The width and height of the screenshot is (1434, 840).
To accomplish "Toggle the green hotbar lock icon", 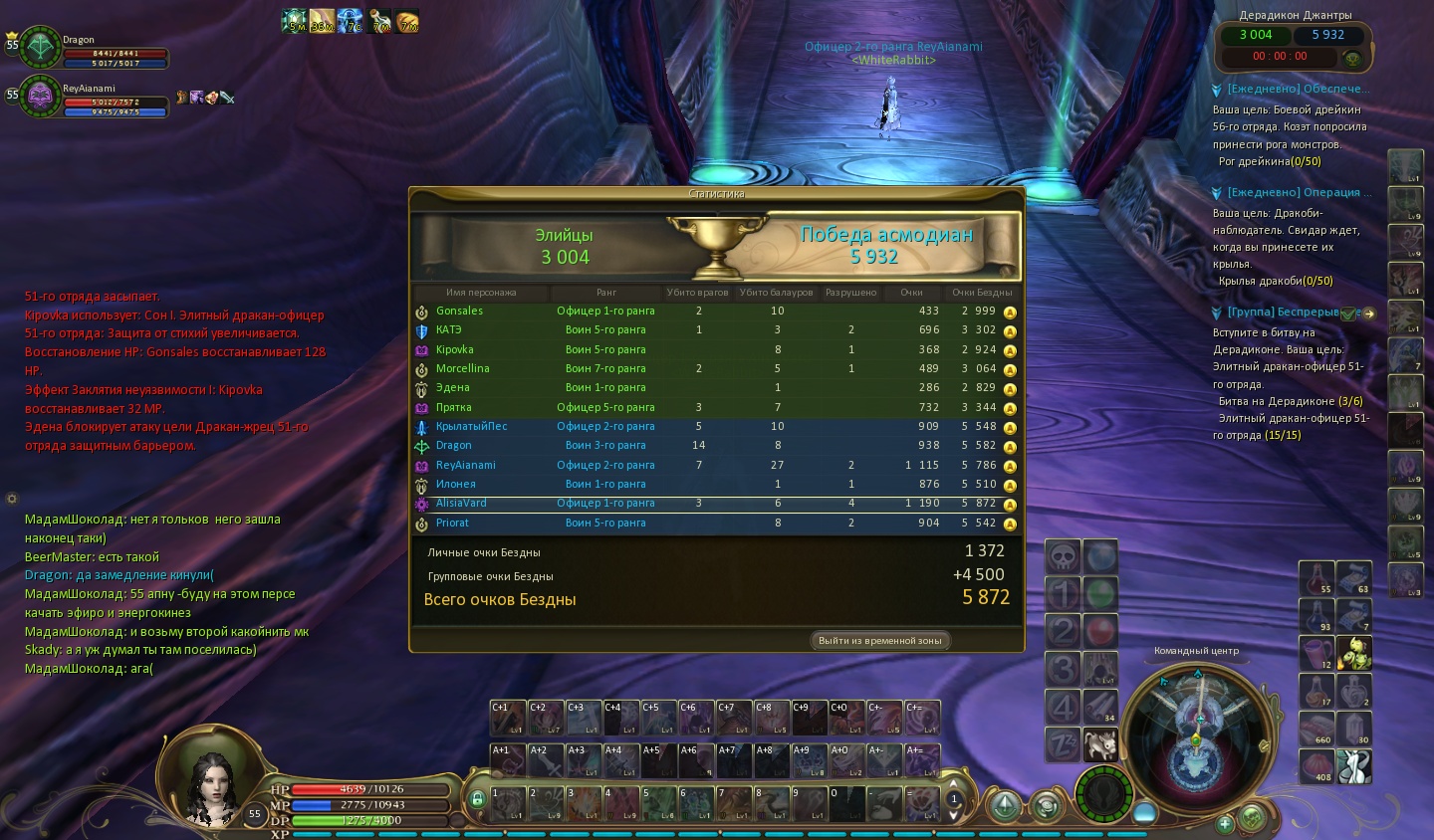I will [x=477, y=799].
